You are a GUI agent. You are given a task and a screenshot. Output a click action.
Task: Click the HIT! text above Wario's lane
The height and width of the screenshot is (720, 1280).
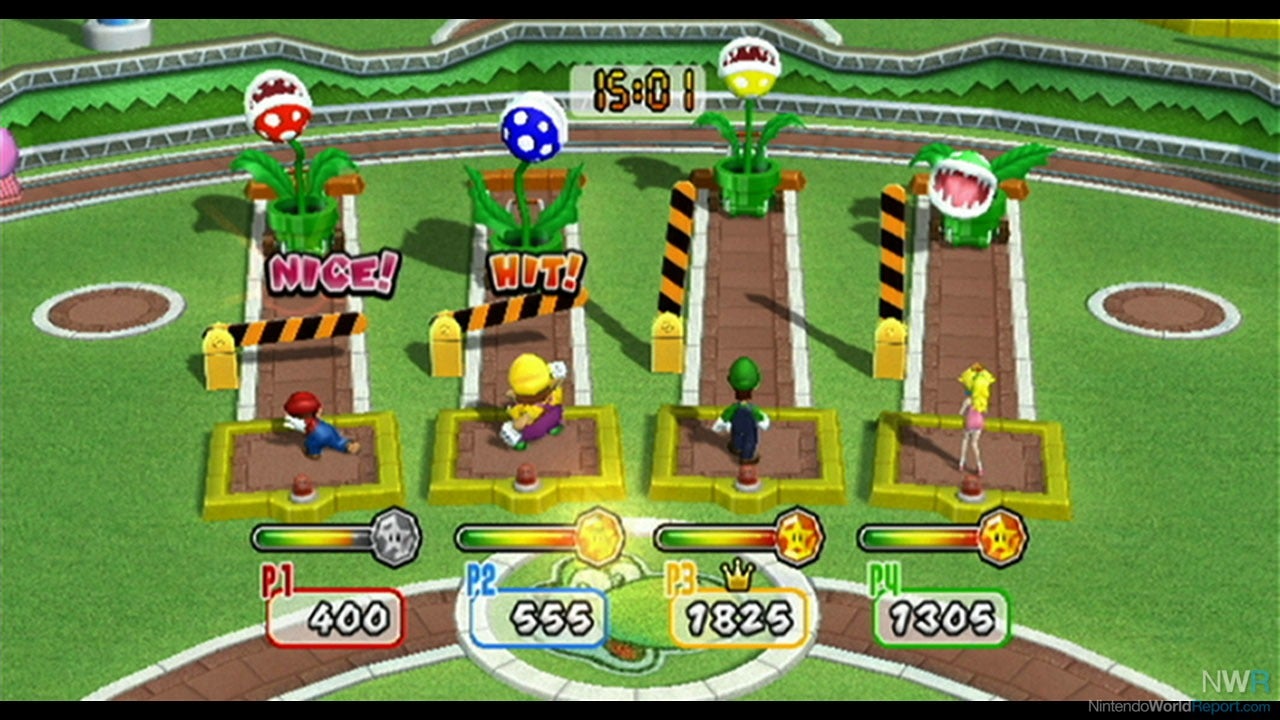(534, 270)
